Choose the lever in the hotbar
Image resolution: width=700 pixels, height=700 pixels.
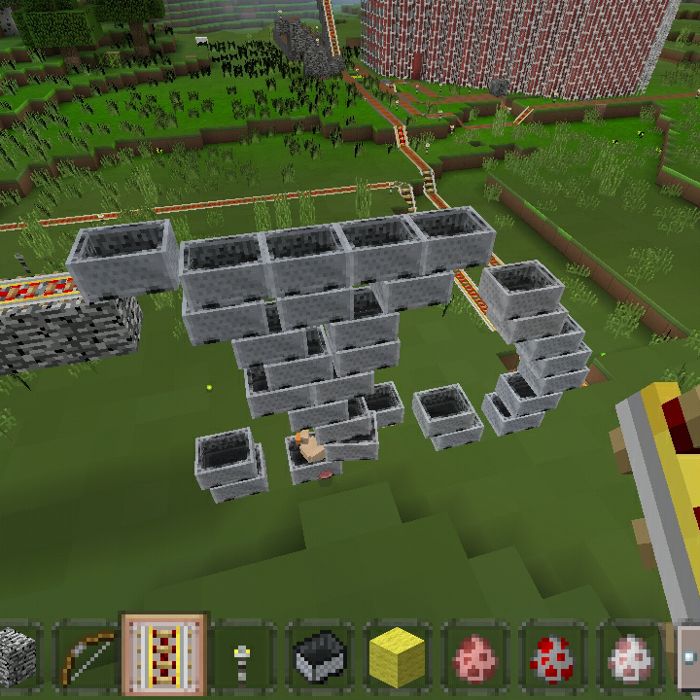pyautogui.click(x=242, y=657)
